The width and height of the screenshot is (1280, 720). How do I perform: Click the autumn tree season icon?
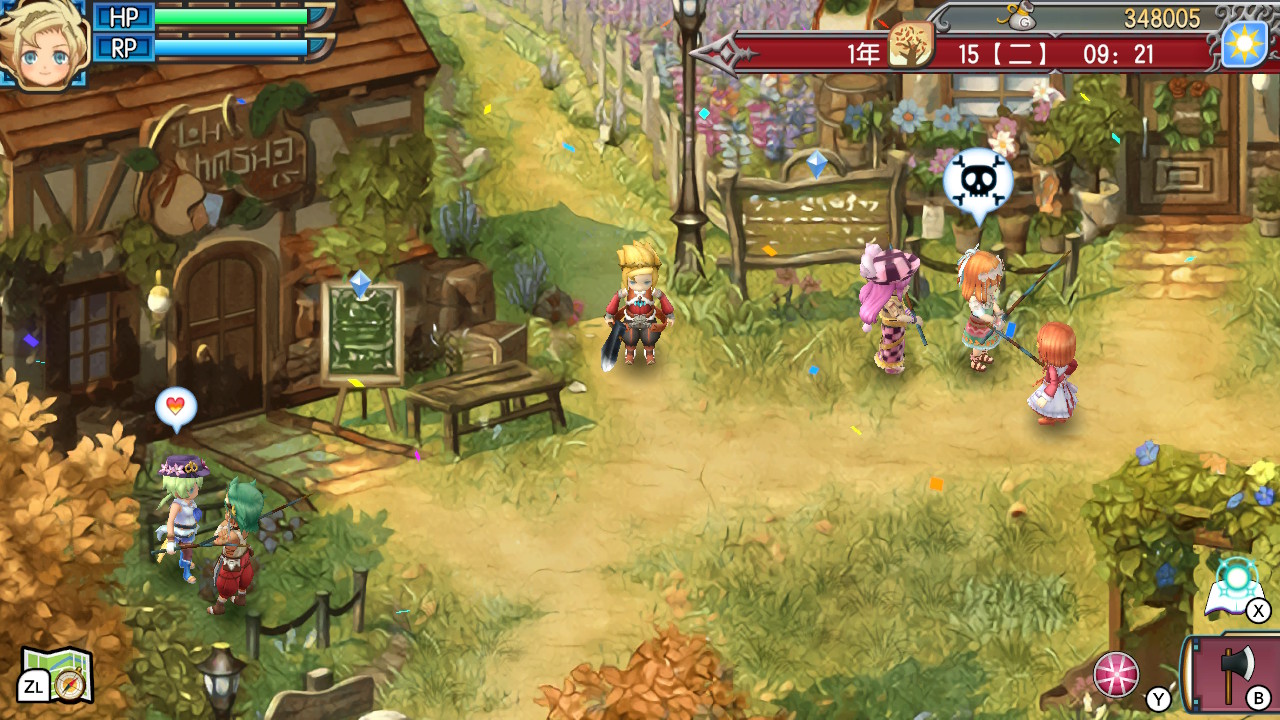click(910, 45)
